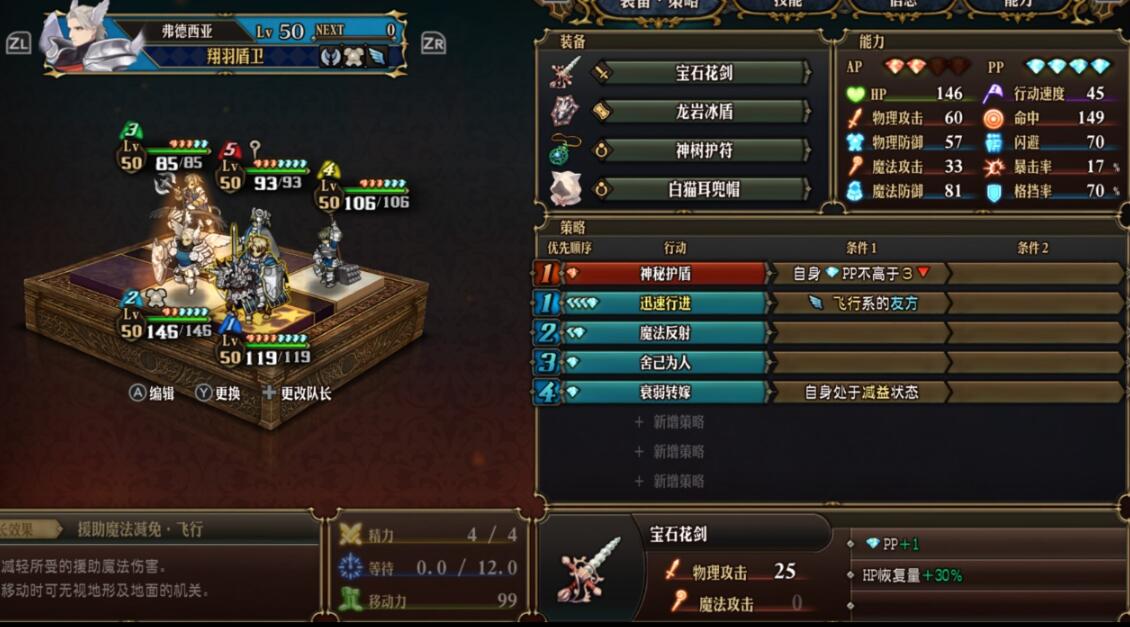Open the 技能 tab
The height and width of the screenshot is (627, 1130).
click(787, 6)
